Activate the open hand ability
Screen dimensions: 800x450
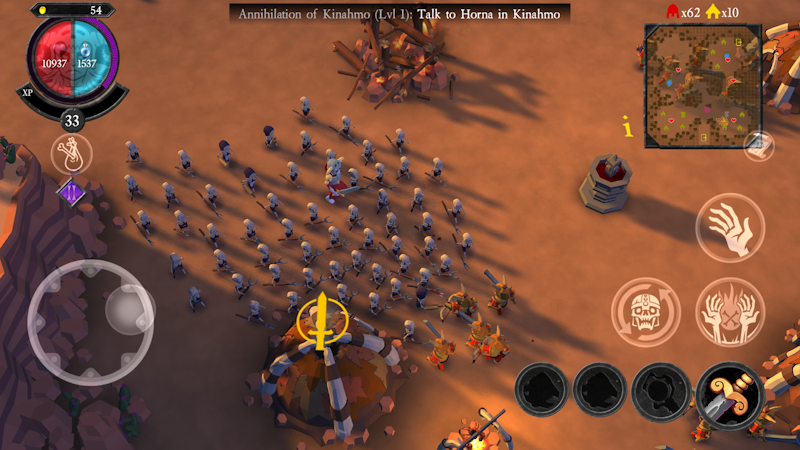(x=730, y=228)
